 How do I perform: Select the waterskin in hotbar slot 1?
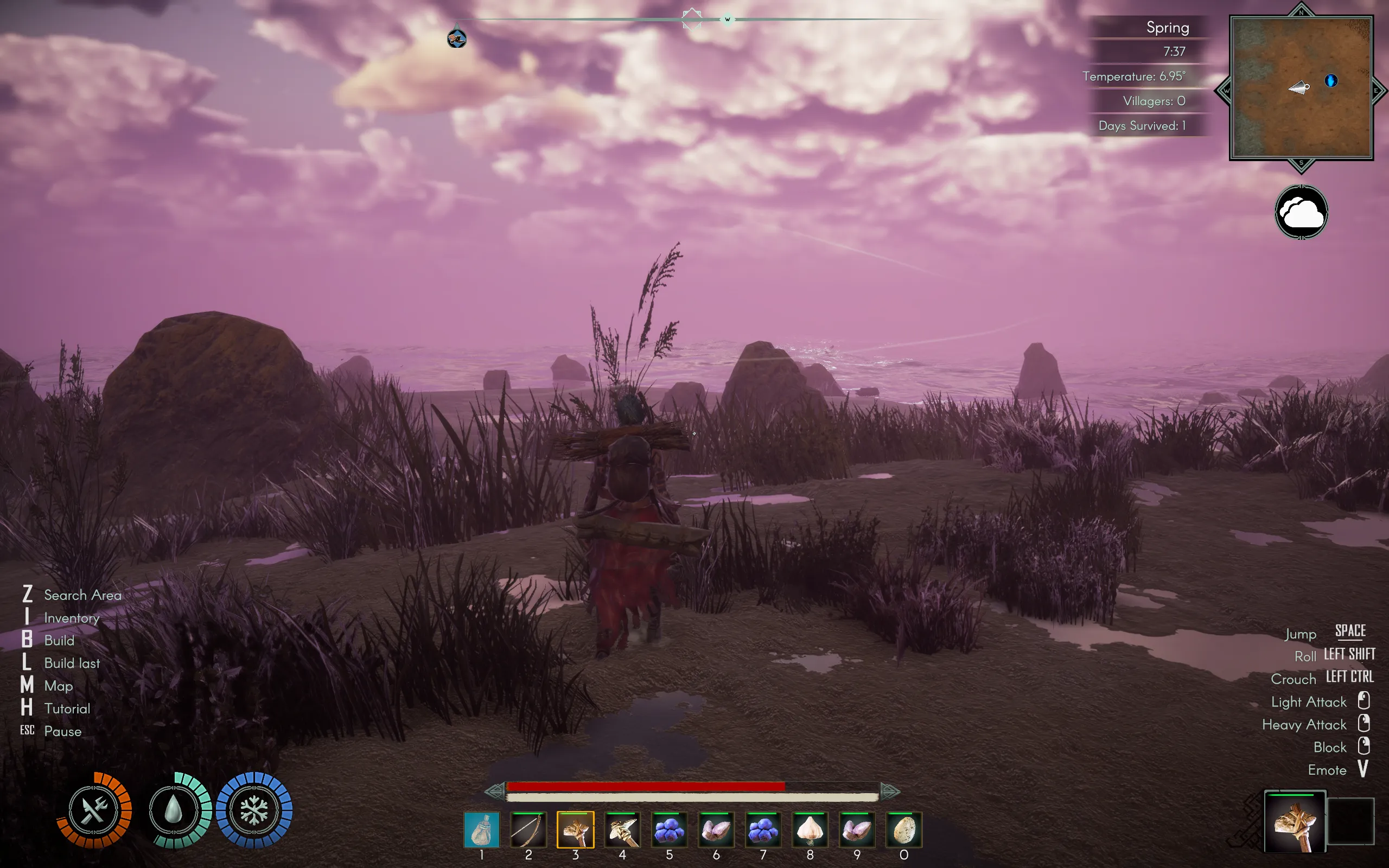481,829
